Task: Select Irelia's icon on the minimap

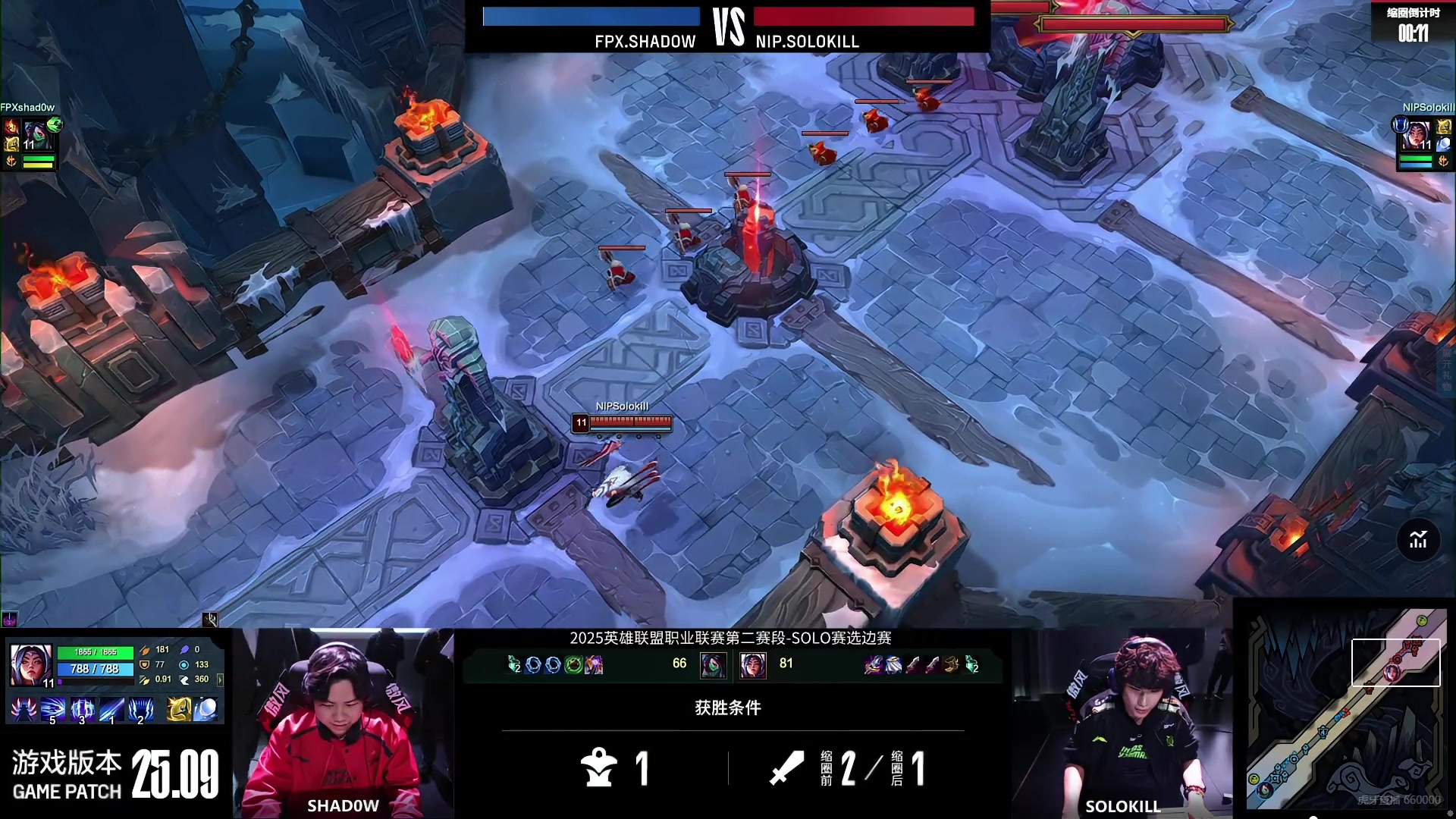Action: pyautogui.click(x=1392, y=672)
